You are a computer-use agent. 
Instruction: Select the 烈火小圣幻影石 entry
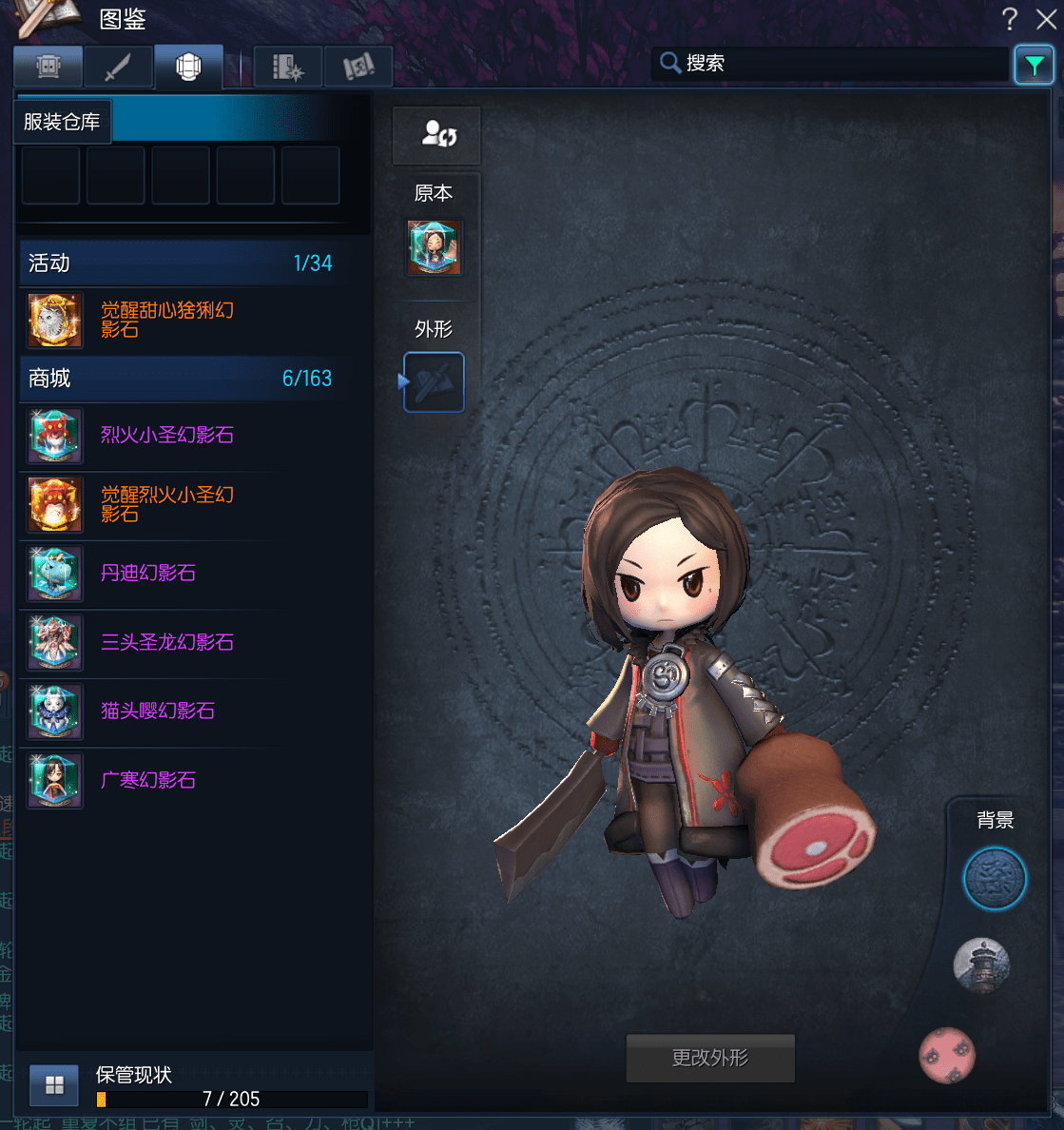click(x=166, y=436)
